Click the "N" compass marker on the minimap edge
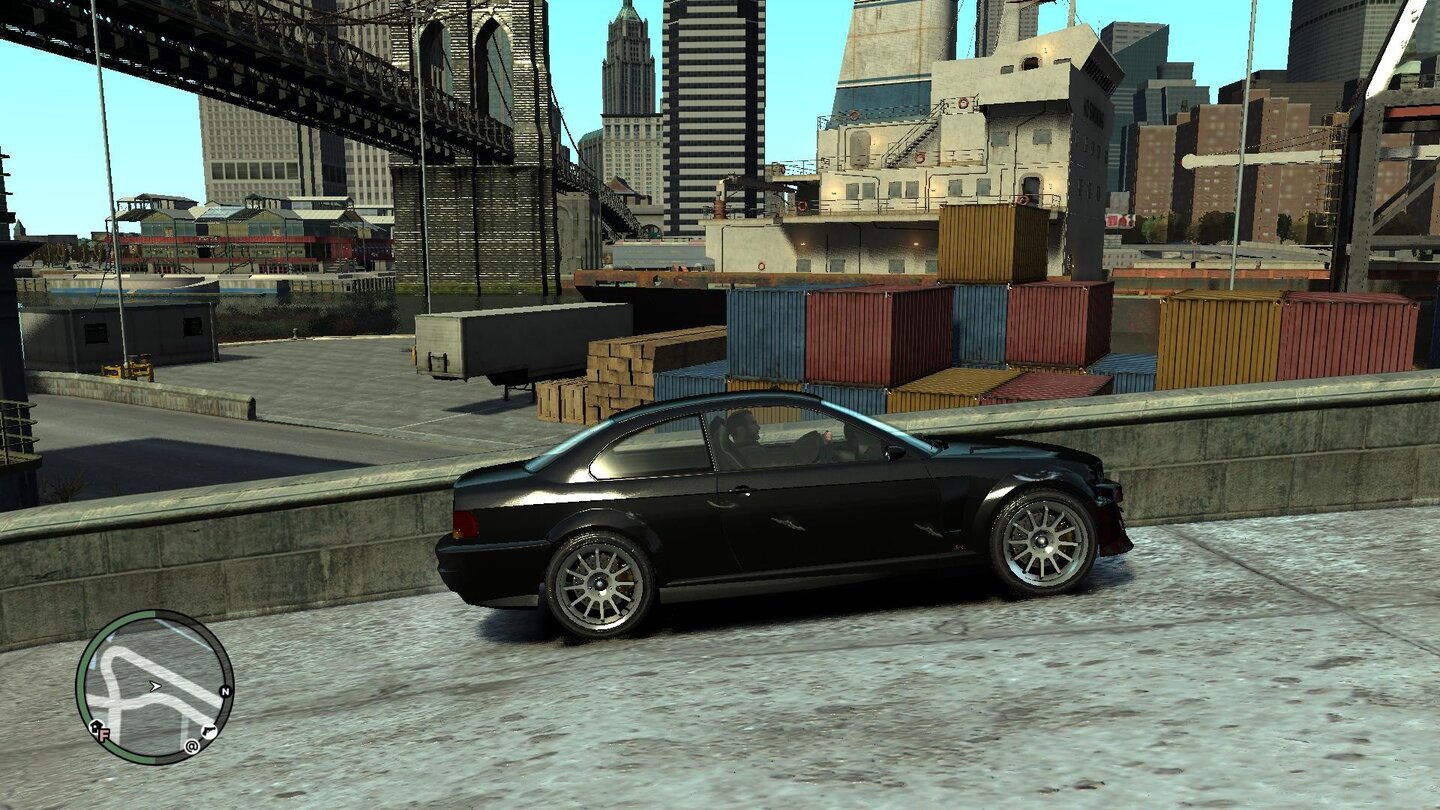 225,690
